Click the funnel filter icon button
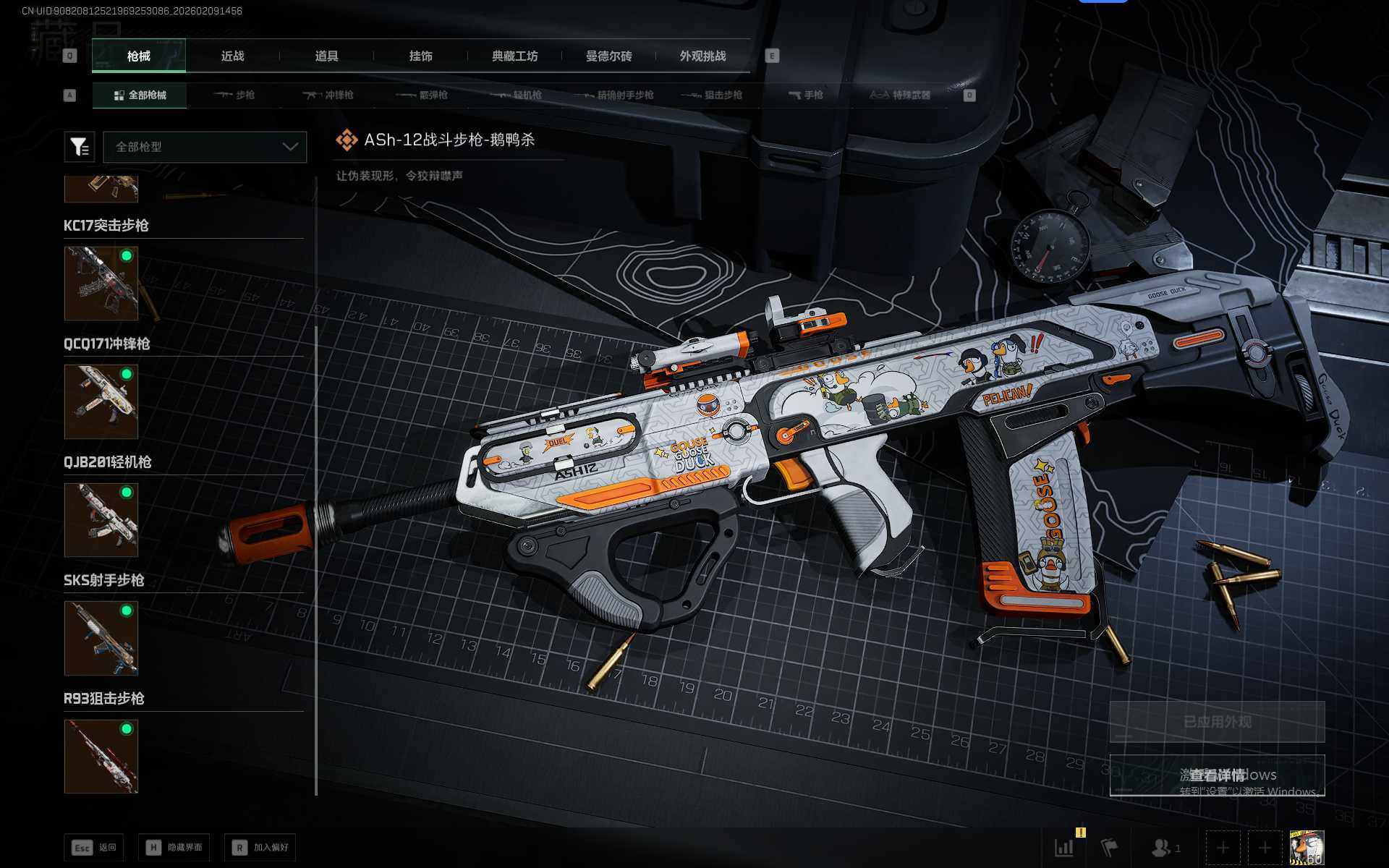The height and width of the screenshot is (868, 1389). pos(80,147)
